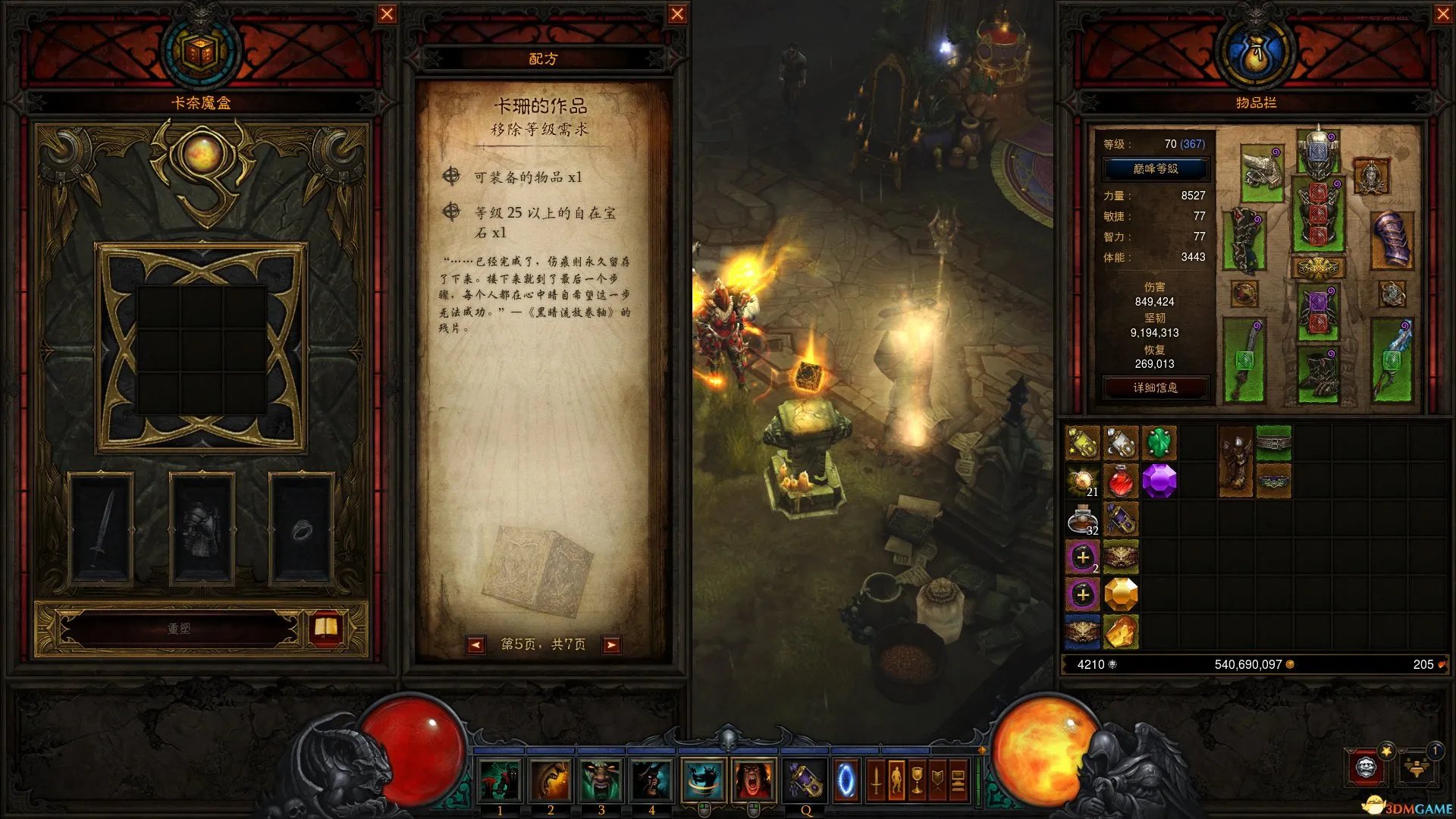
Task: Open the recipe book icon
Action: [326, 628]
